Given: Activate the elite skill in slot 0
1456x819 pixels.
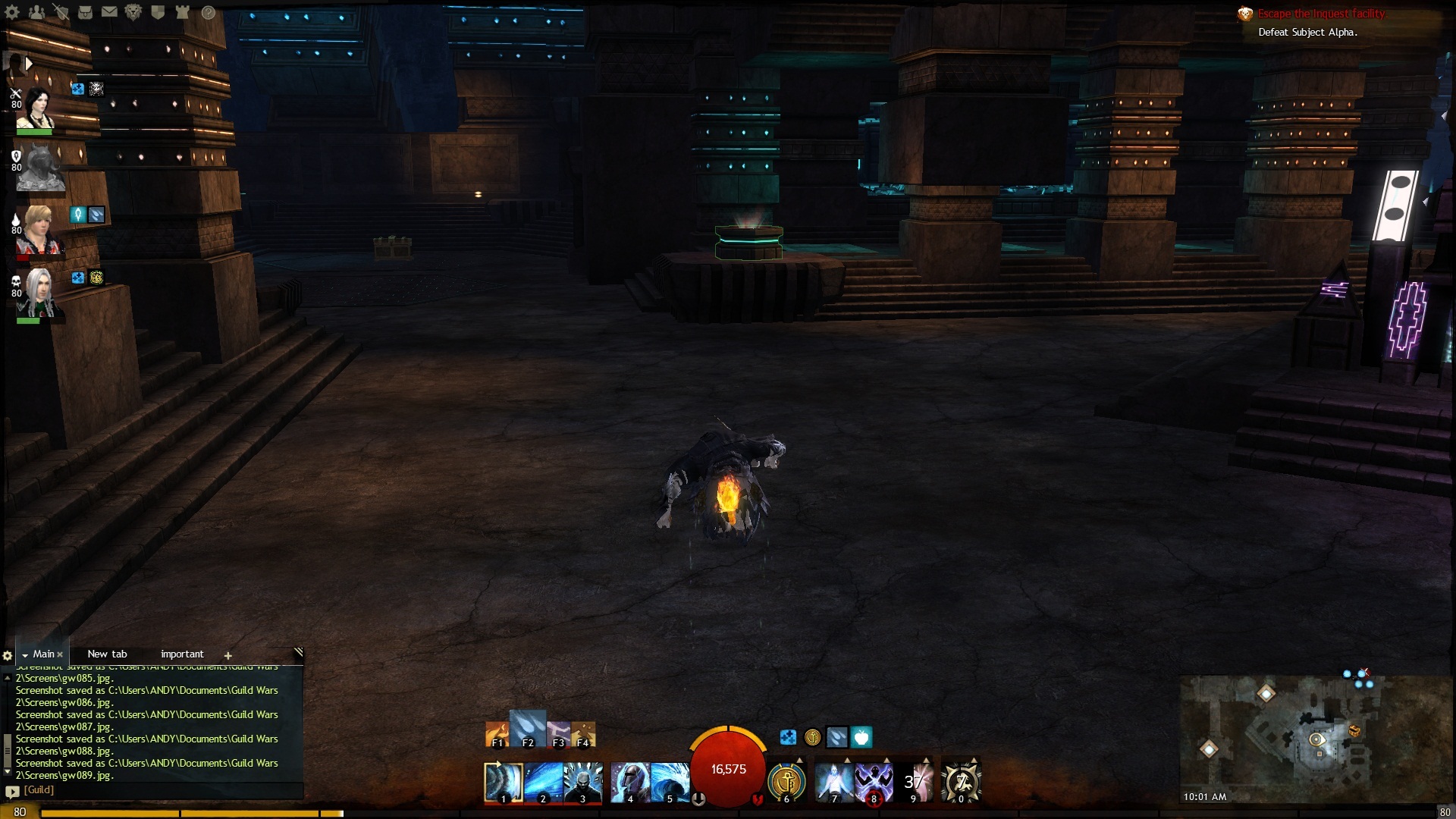Looking at the screenshot, I should point(961,782).
